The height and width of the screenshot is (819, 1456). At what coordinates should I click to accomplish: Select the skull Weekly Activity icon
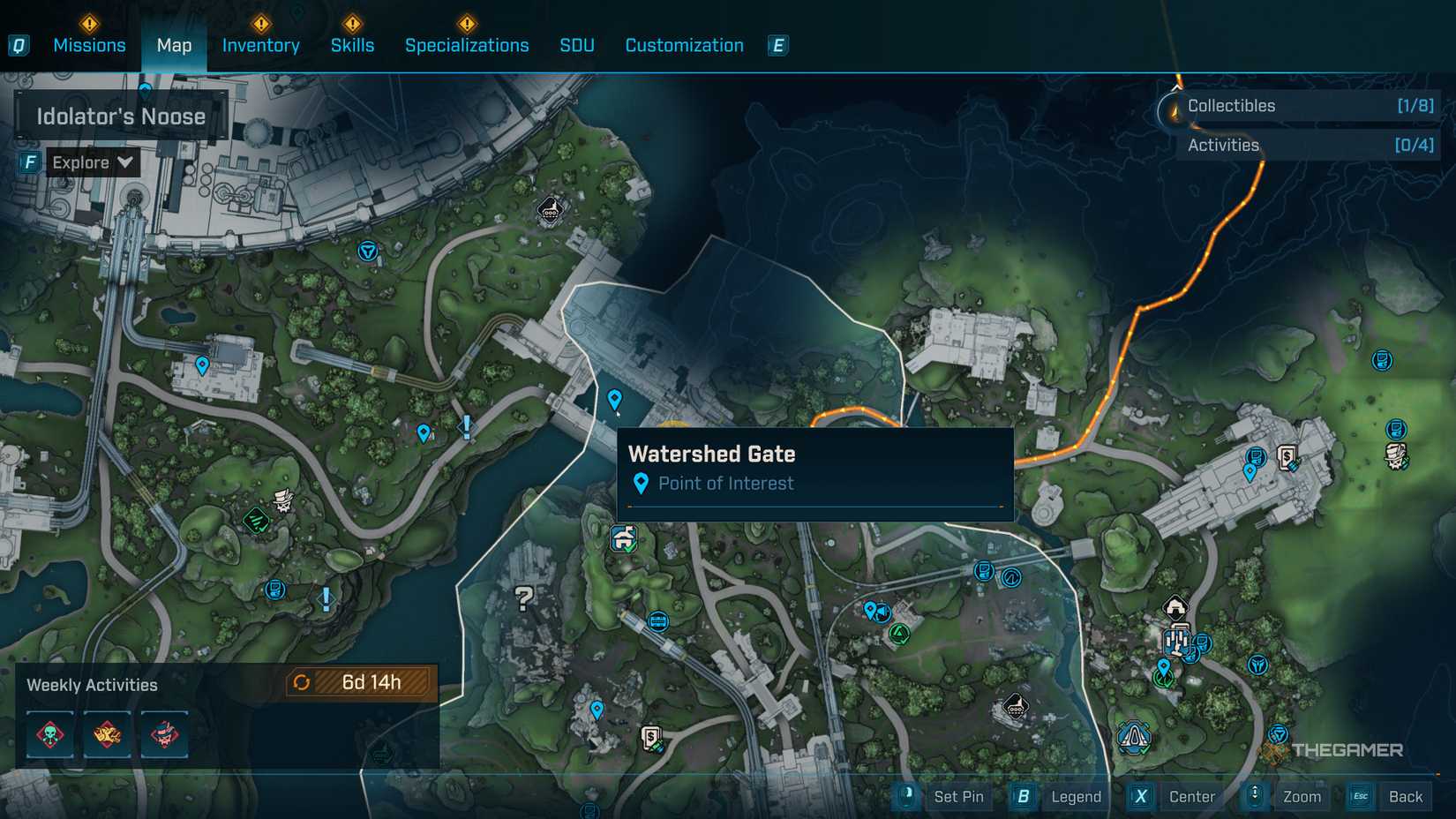(49, 734)
